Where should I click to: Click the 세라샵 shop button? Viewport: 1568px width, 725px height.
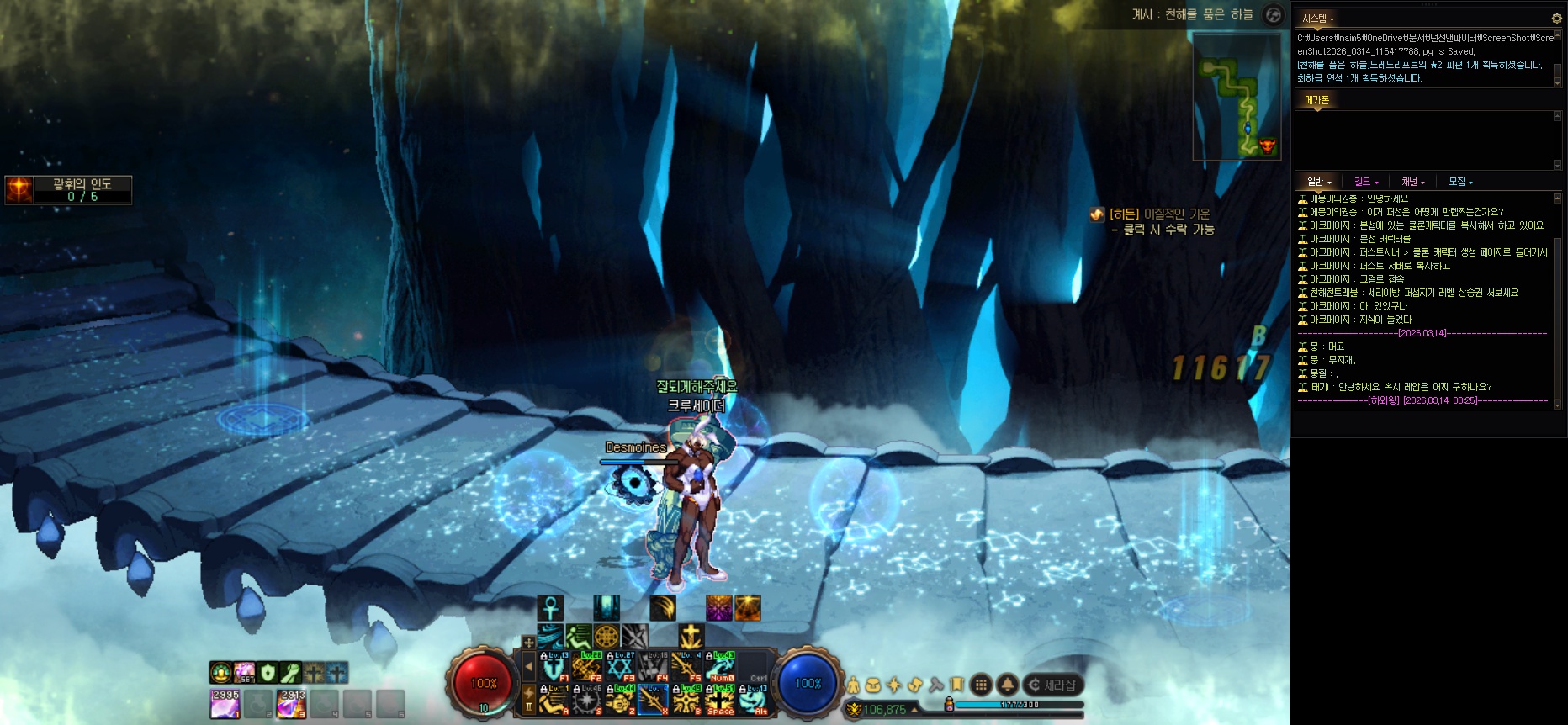(x=1052, y=685)
